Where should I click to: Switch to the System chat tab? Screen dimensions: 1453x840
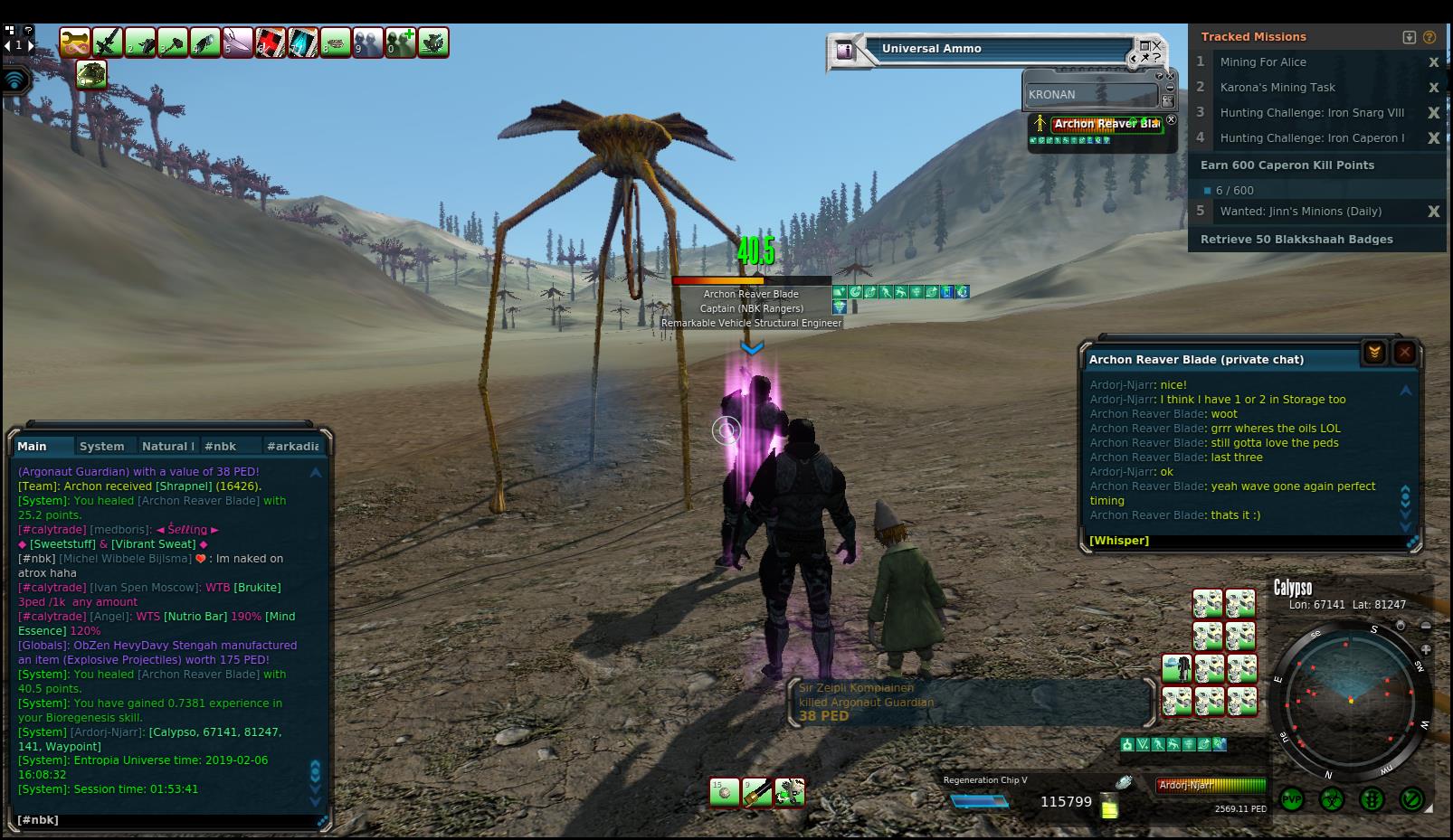(x=101, y=446)
